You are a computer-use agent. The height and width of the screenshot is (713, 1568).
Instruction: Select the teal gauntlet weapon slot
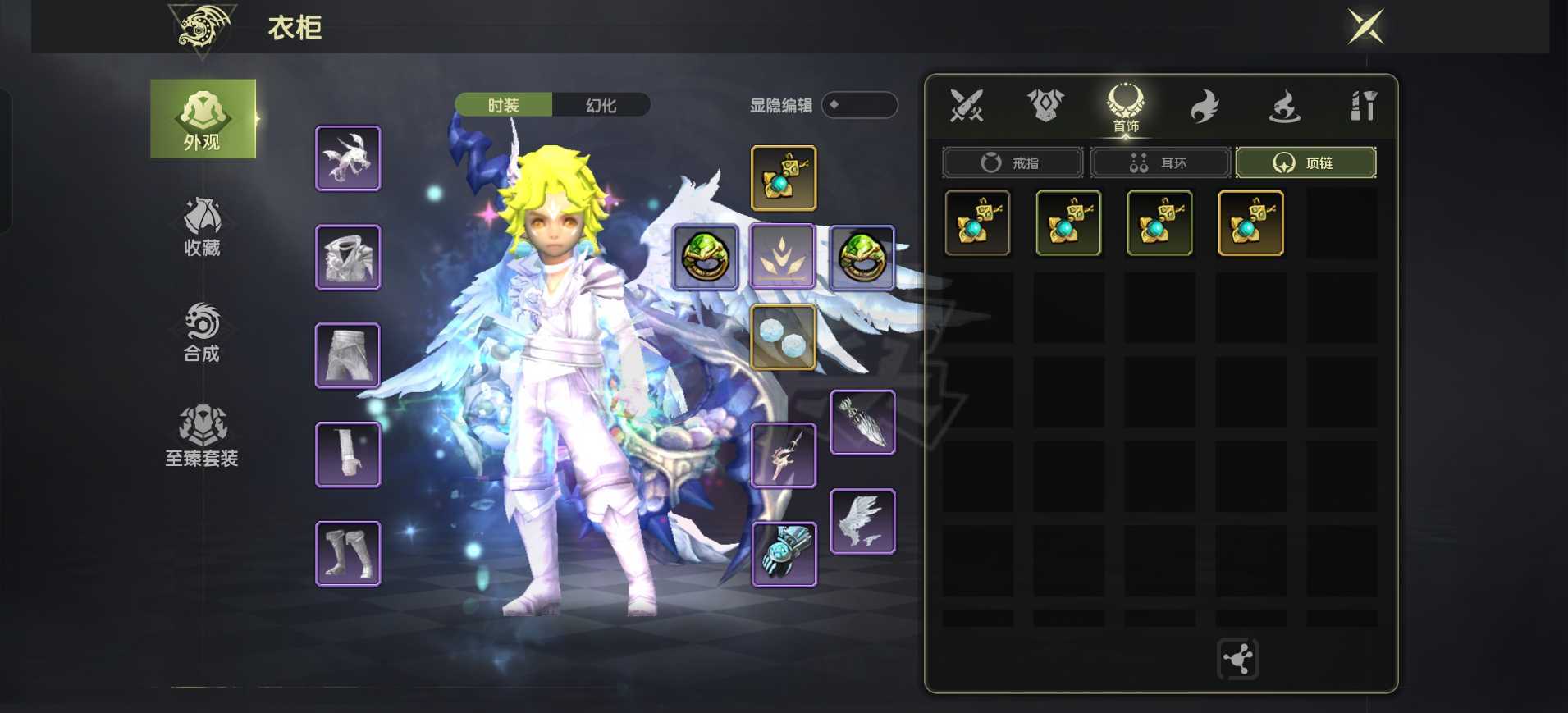point(784,554)
